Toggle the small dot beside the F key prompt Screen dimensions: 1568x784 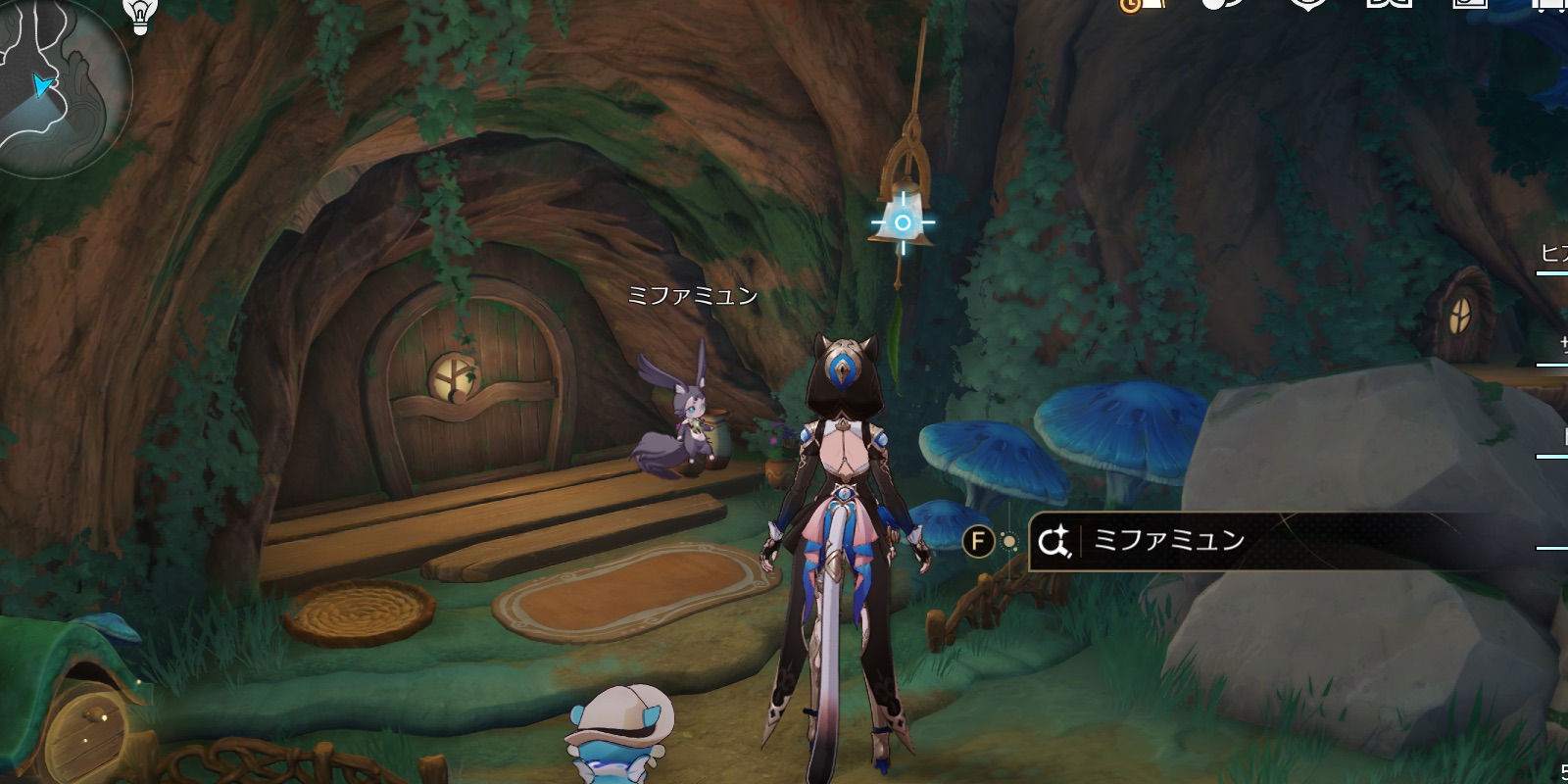click(x=1008, y=538)
